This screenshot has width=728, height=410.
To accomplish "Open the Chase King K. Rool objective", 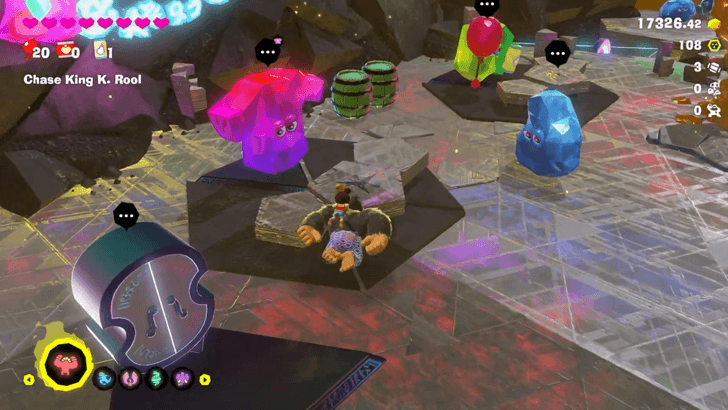I will click(x=83, y=79).
